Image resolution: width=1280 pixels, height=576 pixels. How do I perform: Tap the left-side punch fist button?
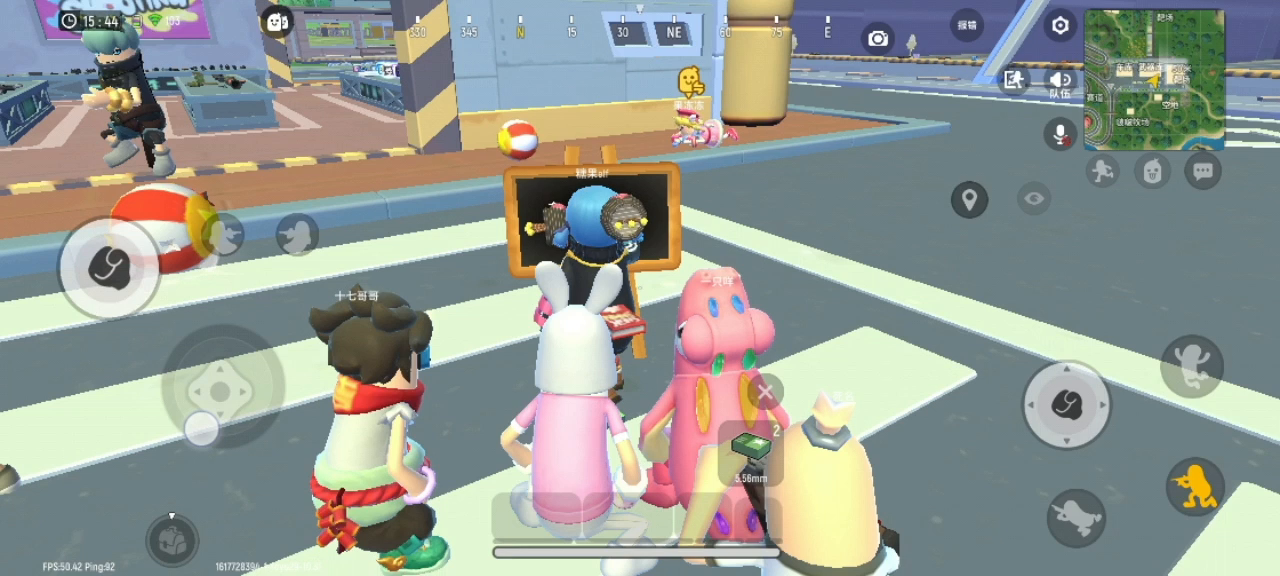click(x=108, y=267)
